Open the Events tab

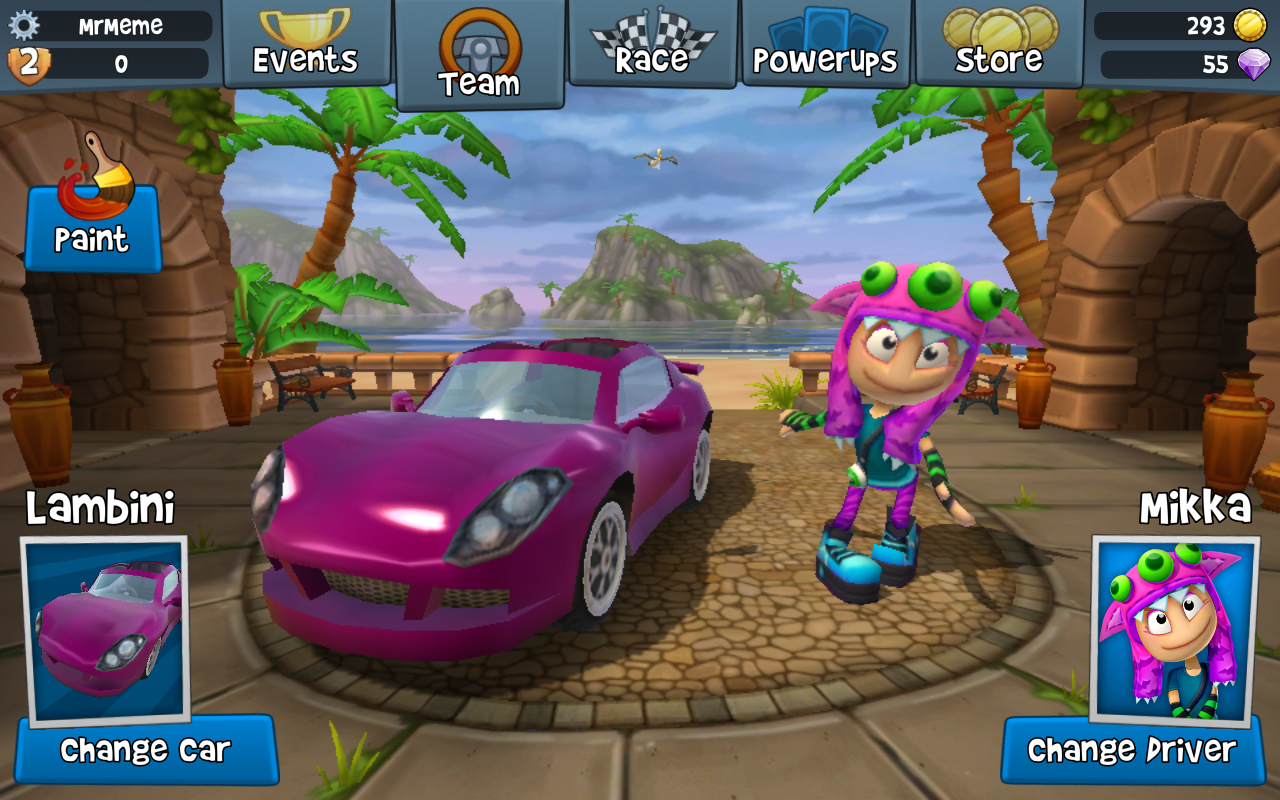(305, 44)
